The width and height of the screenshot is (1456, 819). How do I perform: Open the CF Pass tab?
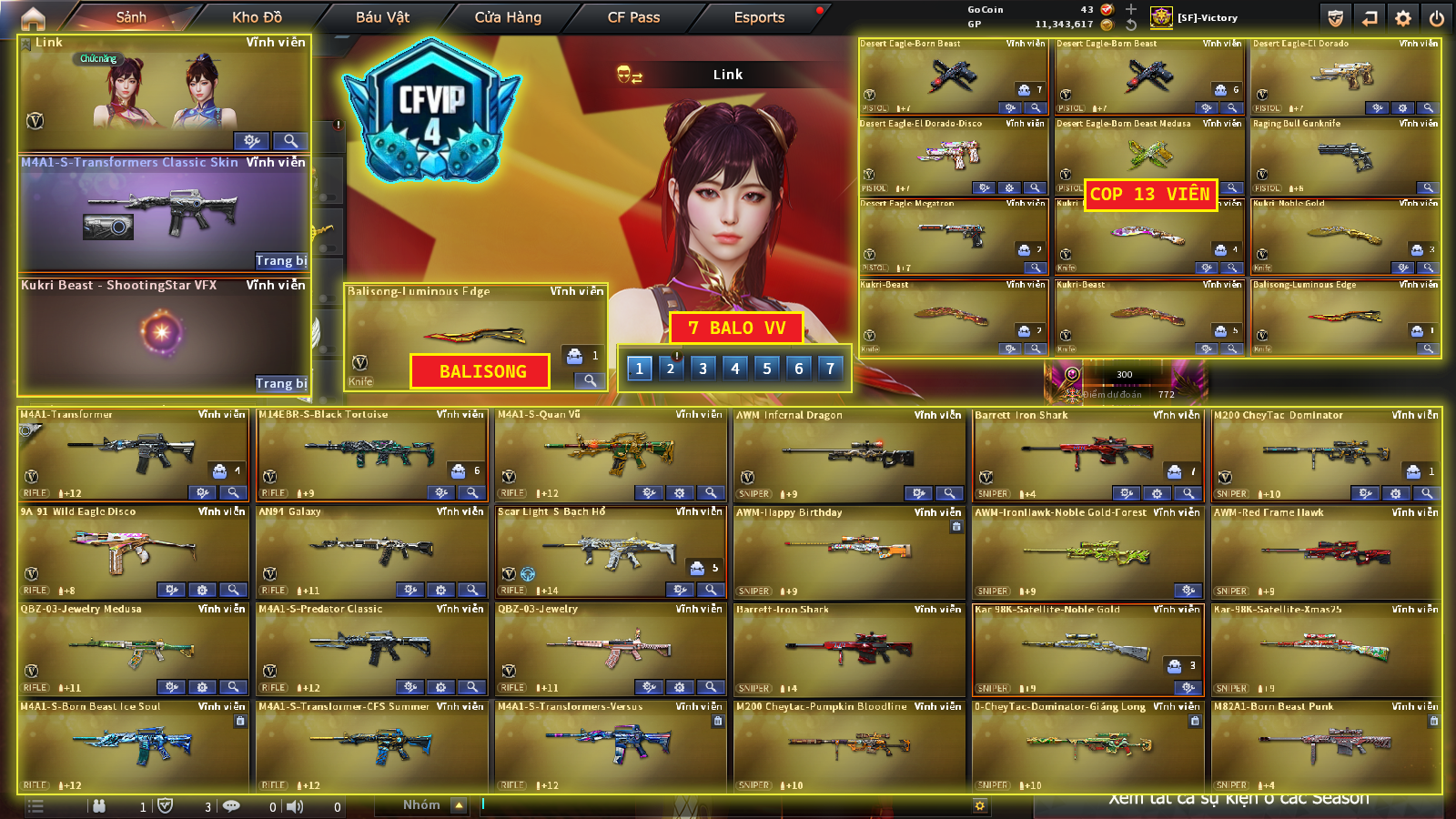pyautogui.click(x=633, y=17)
